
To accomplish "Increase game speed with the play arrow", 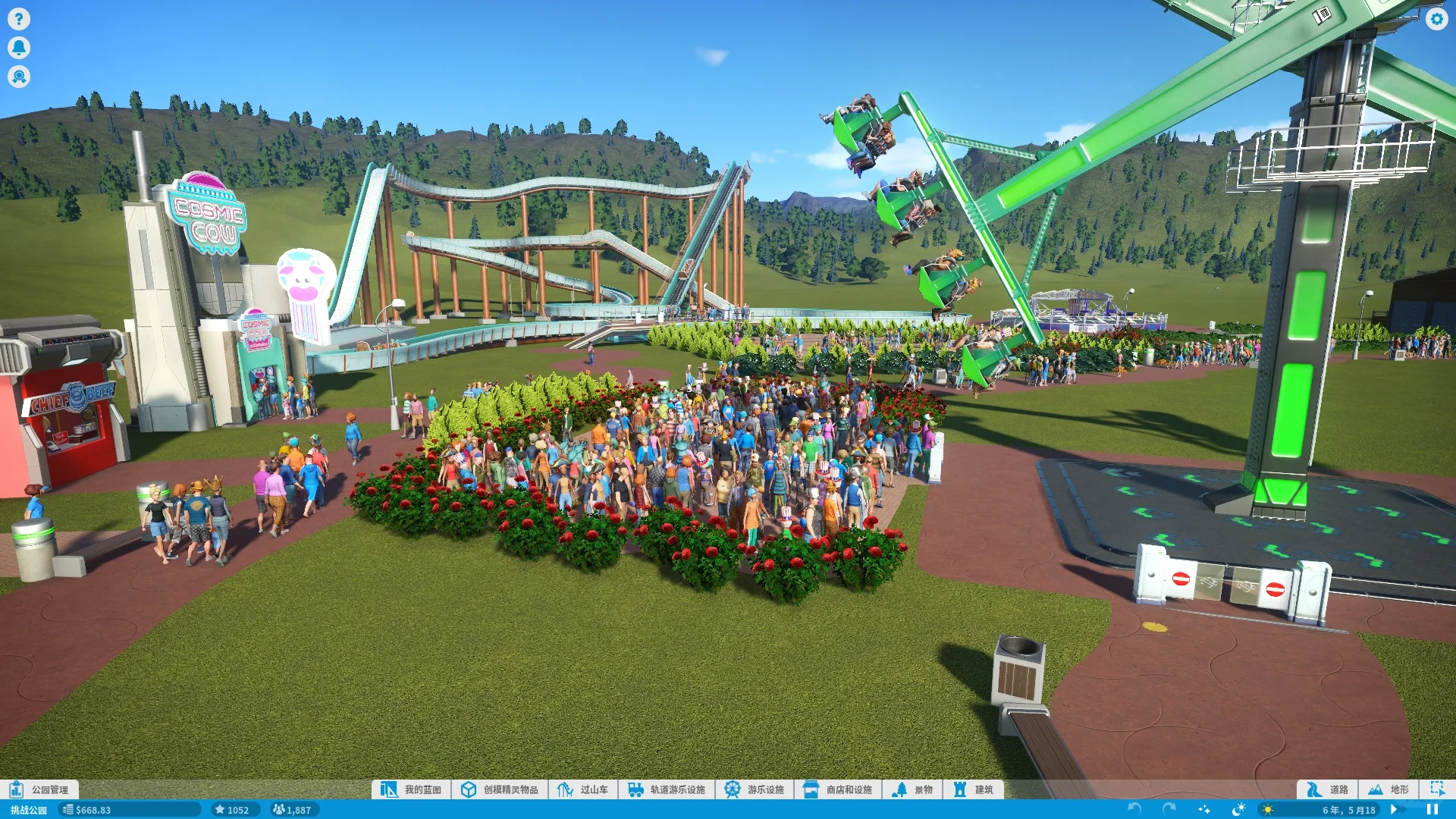I will [x=1394, y=810].
